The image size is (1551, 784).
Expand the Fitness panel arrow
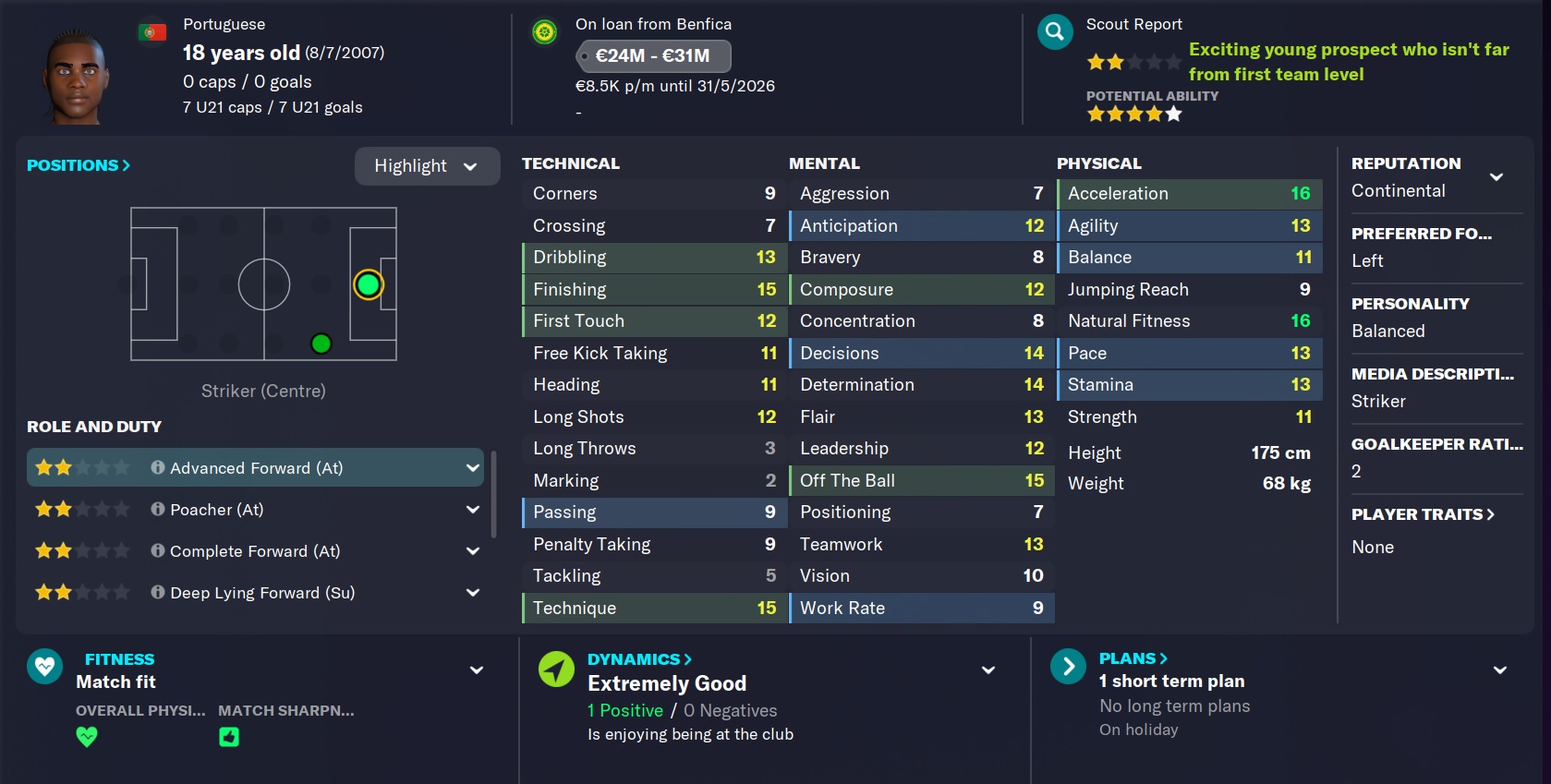(477, 670)
